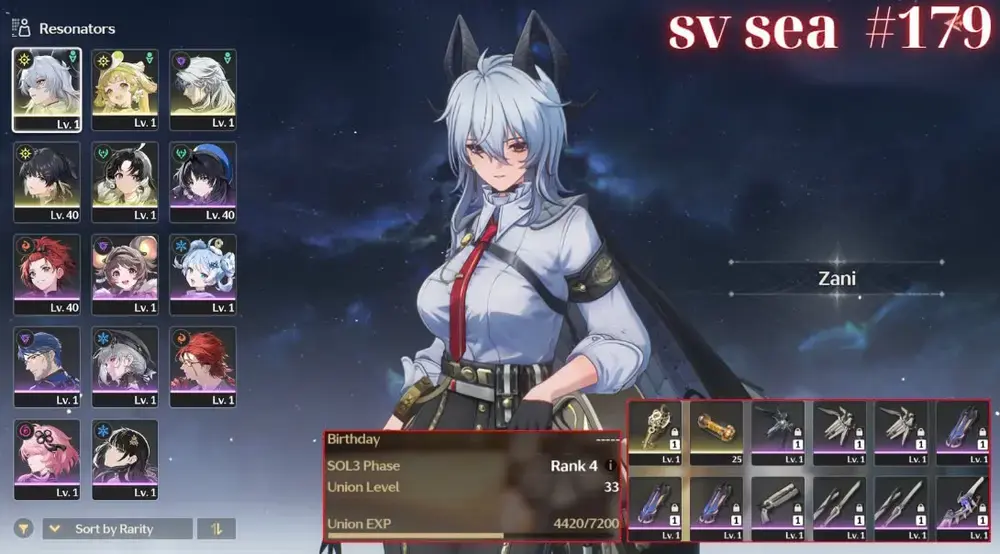Toggle the ascending/descending sort order button
Viewport: 1000px width, 554px height.
pyautogui.click(x=216, y=528)
